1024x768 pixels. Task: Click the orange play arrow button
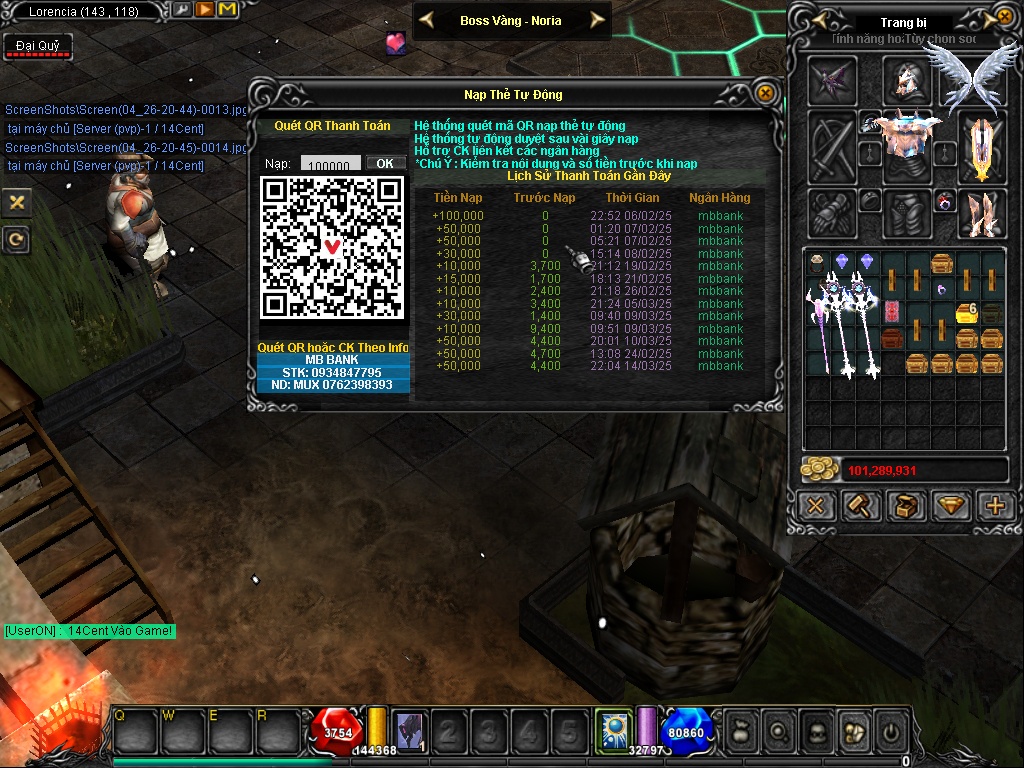pos(204,10)
